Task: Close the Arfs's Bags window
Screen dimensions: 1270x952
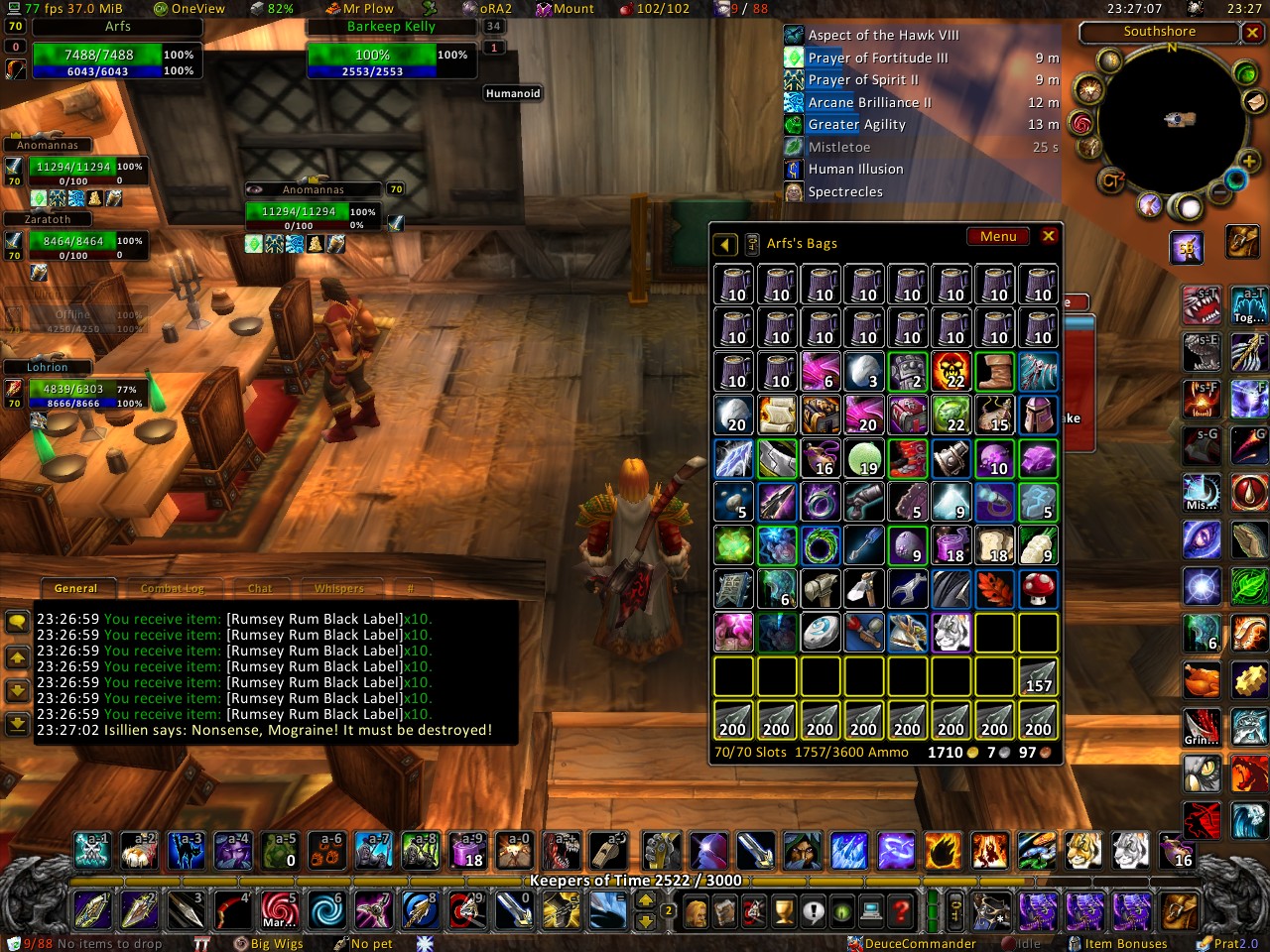Action: click(1048, 236)
